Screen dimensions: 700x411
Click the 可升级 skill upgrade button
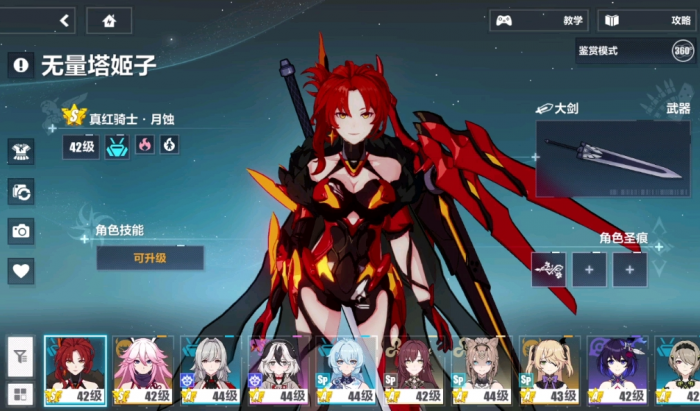click(150, 258)
